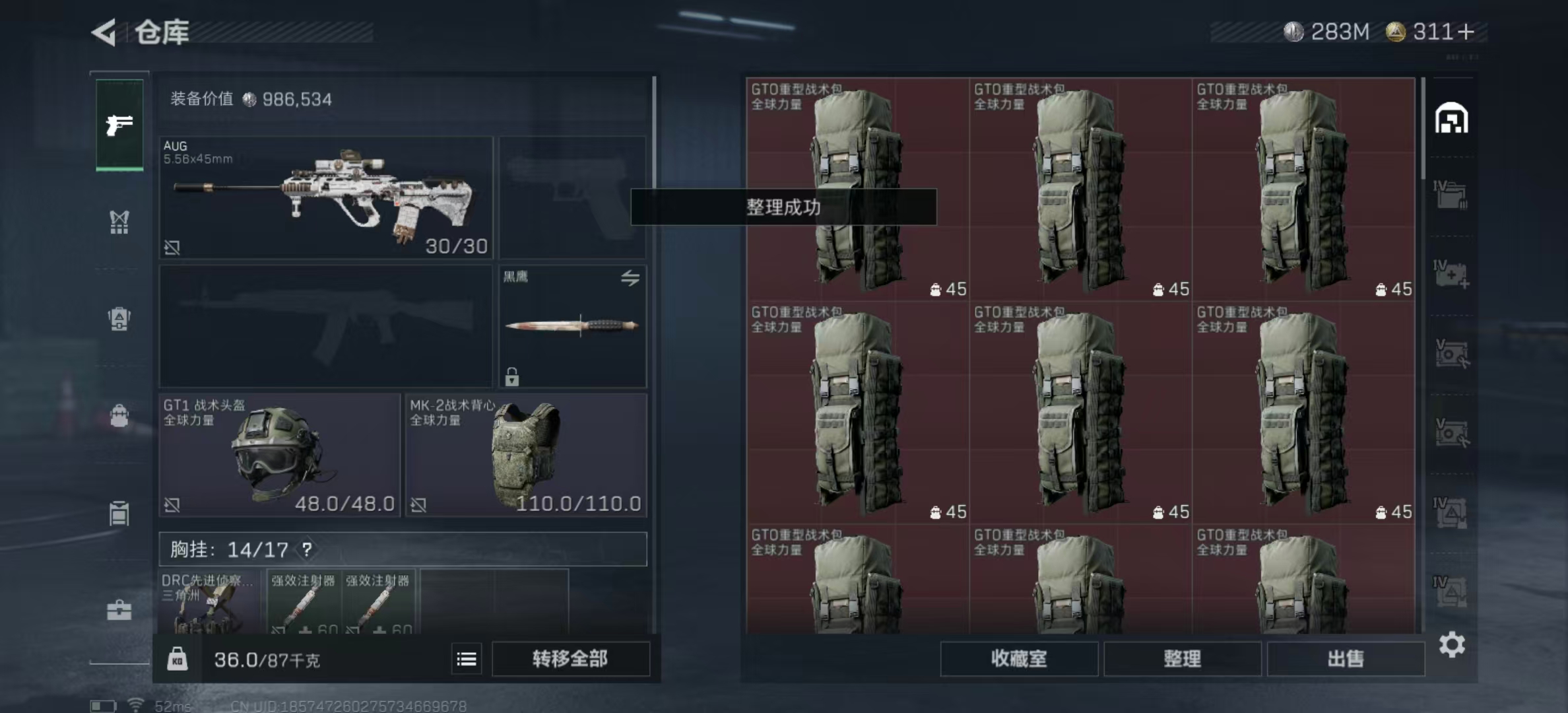1568x713 pixels.
Task: Click the plus next to 311 gold currency
Action: point(1466,32)
